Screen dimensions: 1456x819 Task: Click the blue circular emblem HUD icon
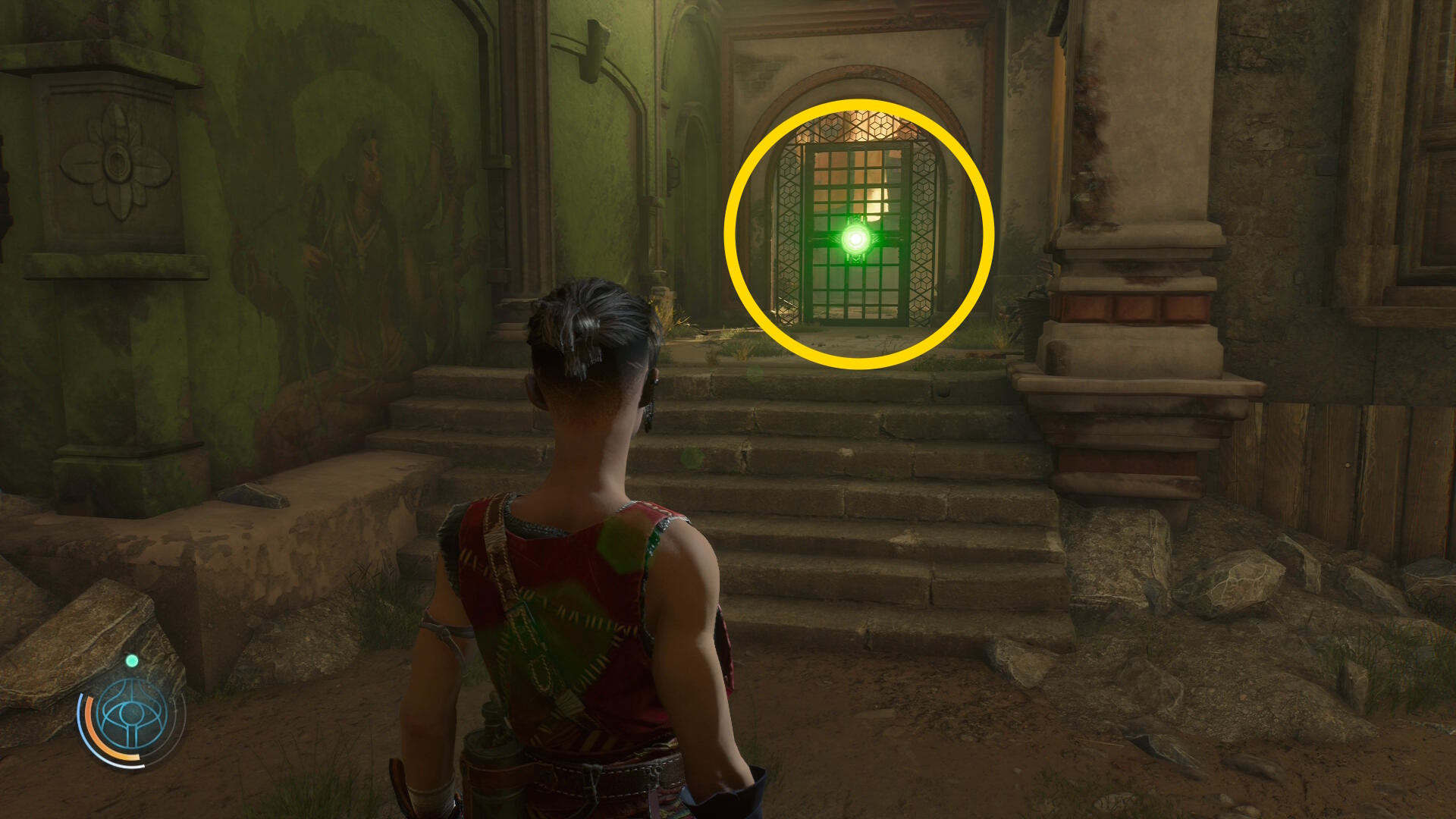[132, 716]
